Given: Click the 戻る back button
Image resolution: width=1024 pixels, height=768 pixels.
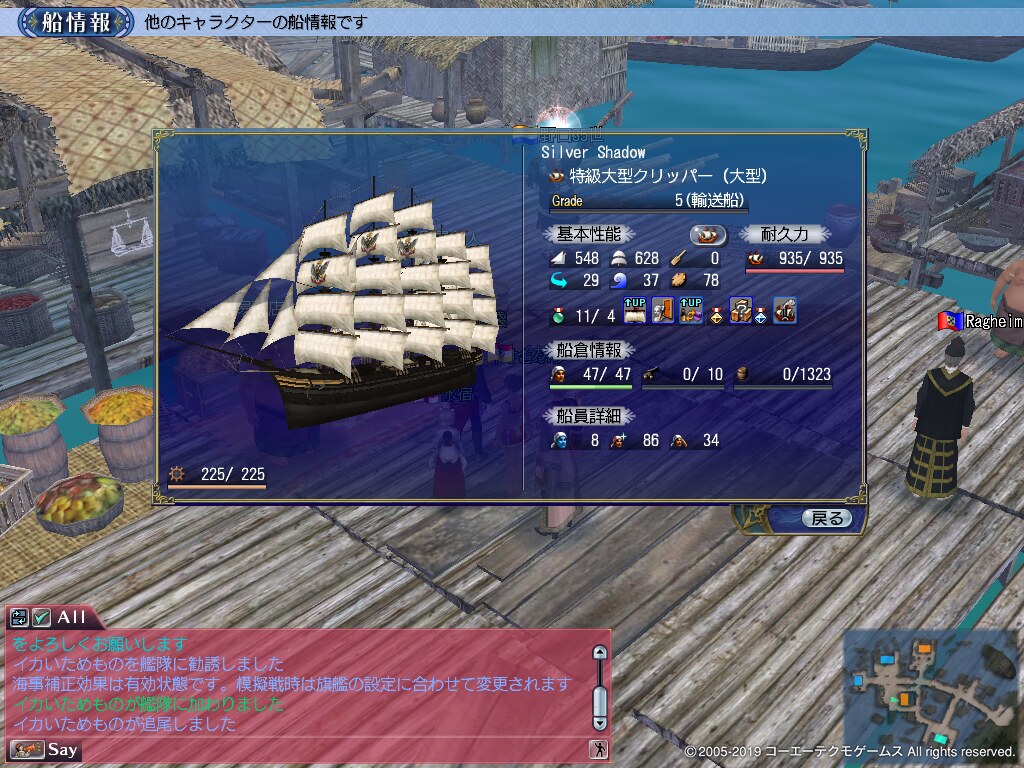Looking at the screenshot, I should [x=827, y=518].
